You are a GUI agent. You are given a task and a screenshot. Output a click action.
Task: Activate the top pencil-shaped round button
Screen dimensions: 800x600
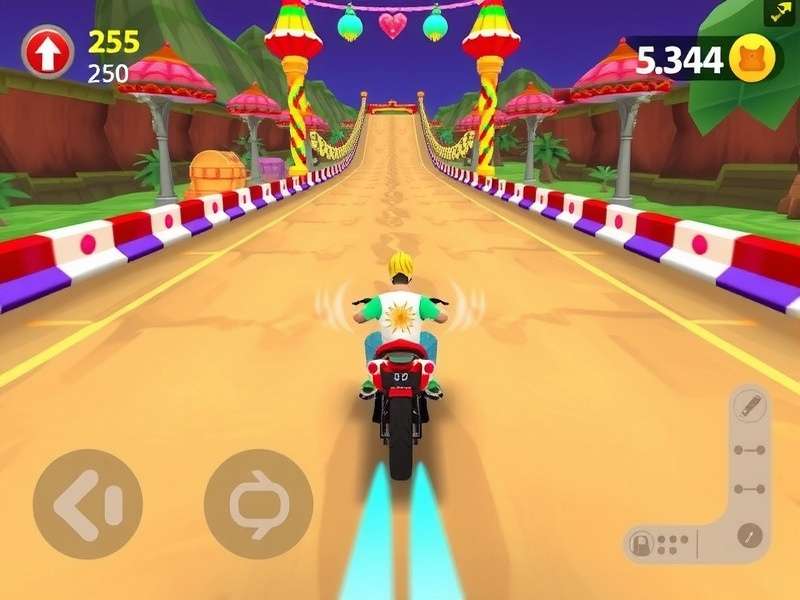(748, 406)
